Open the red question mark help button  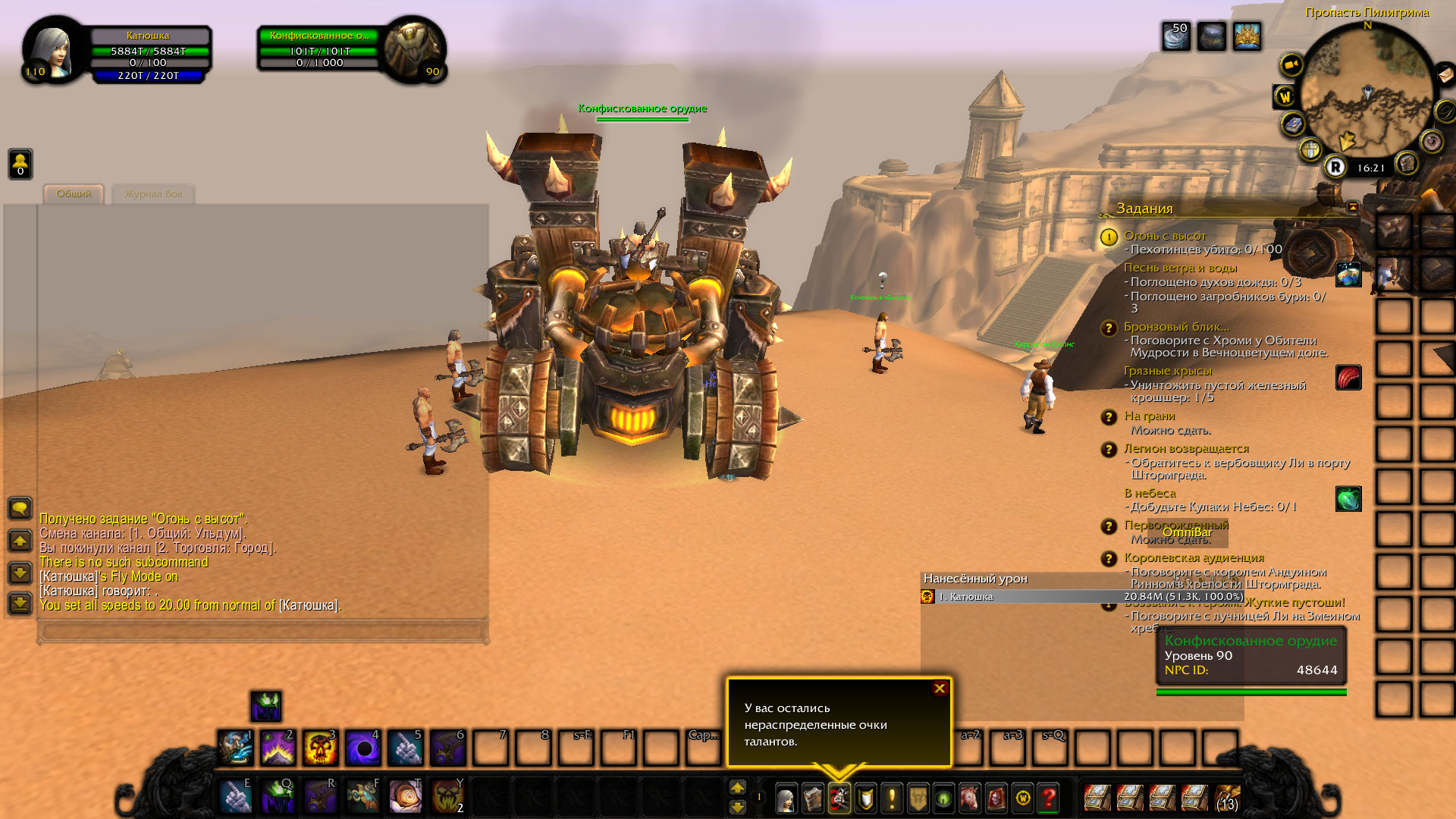(1049, 798)
